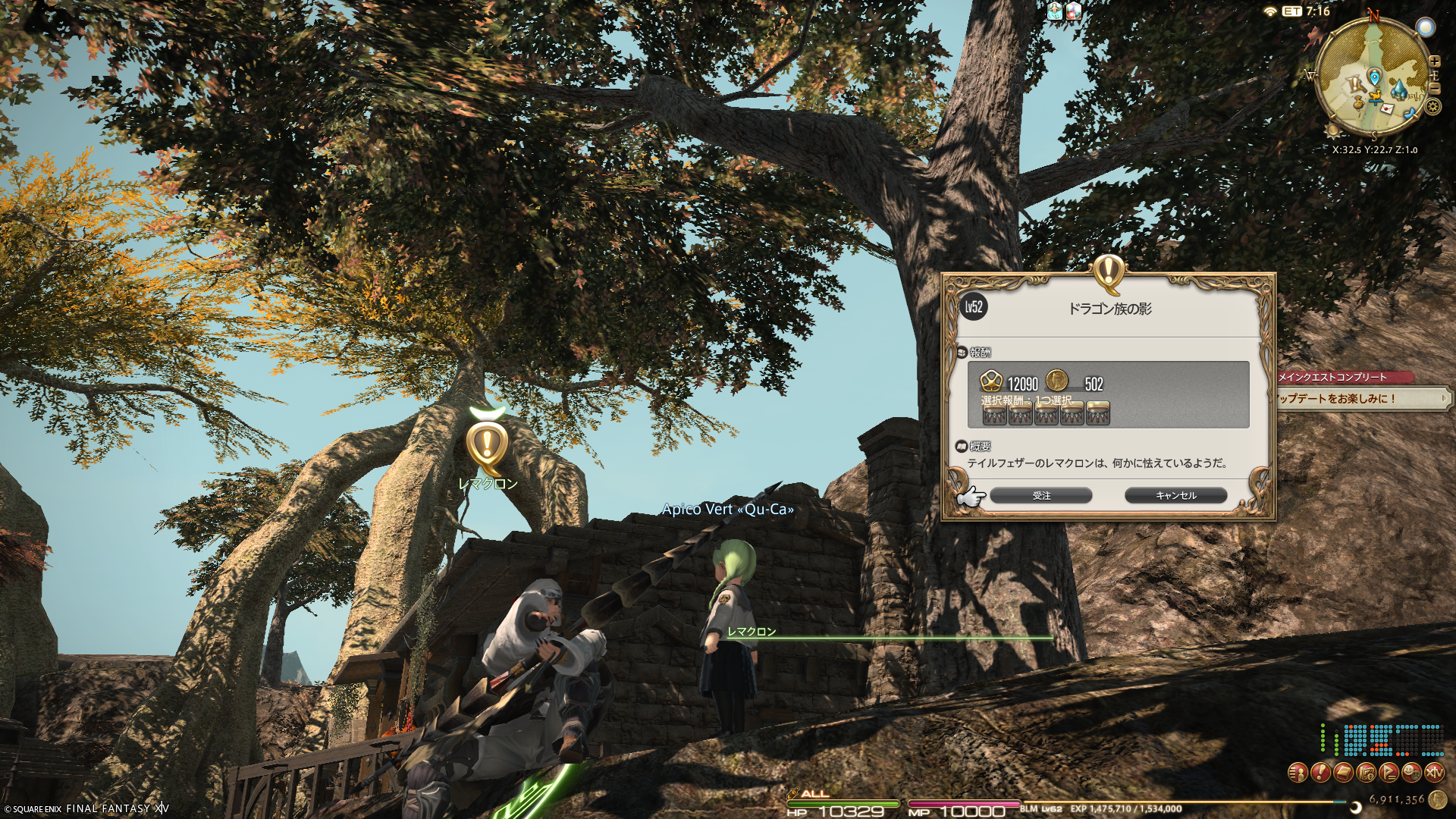This screenshot has height=819, width=1456.
Task: Cancel the quest offer with キャンセル
Action: 1175,495
